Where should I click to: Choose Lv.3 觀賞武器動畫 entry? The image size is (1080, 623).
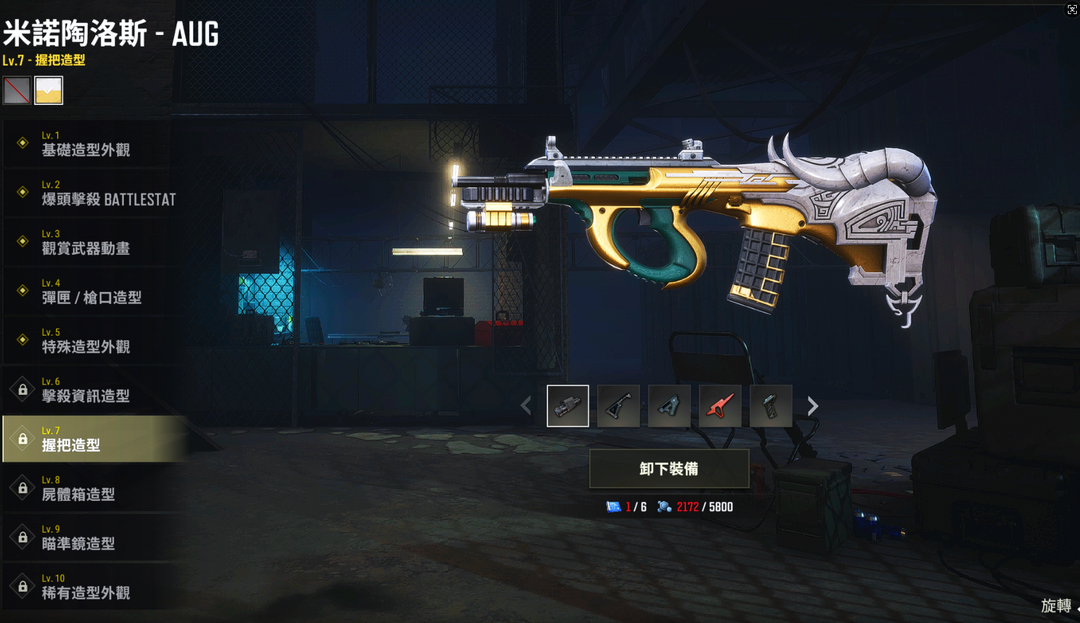86,242
